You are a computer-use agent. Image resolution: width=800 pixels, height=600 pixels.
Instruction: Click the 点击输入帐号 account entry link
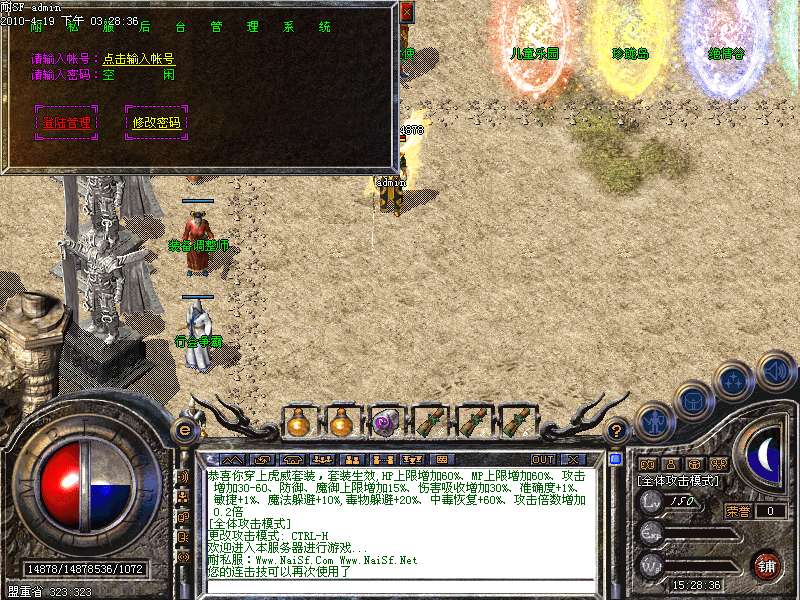pos(139,59)
